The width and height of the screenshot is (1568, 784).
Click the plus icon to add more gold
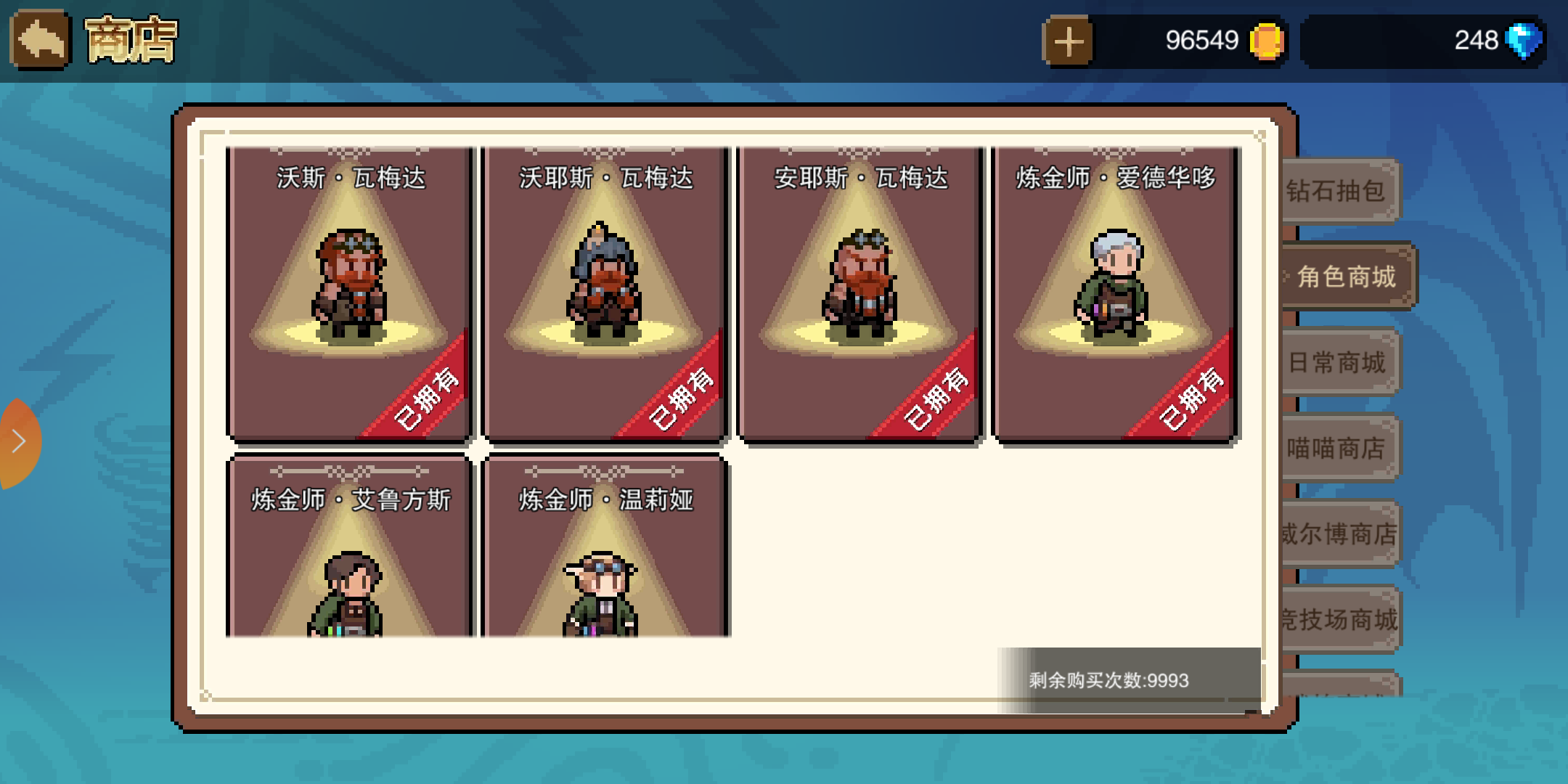pyautogui.click(x=1068, y=40)
